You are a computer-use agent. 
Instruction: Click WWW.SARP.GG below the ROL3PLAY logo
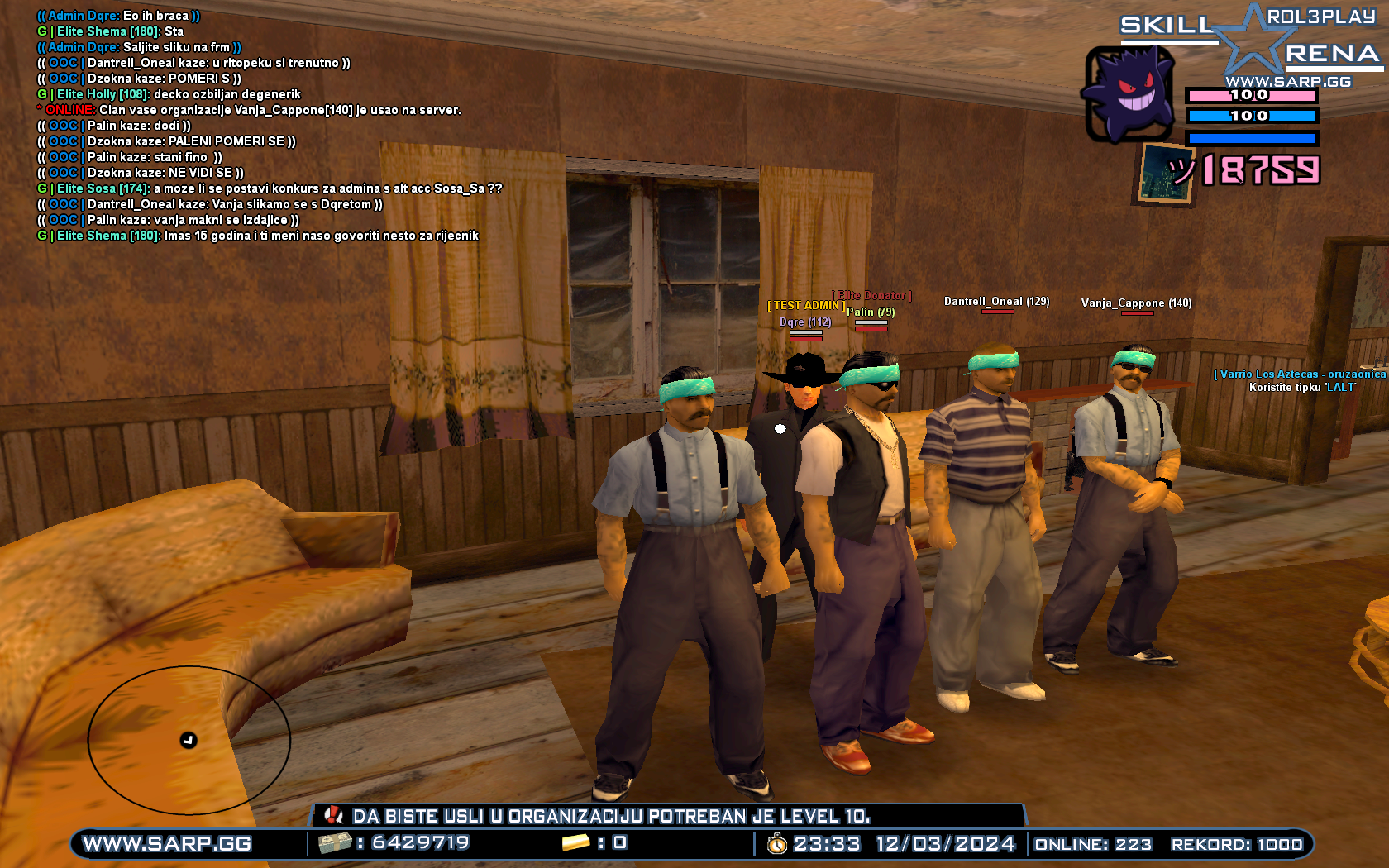1290,82
